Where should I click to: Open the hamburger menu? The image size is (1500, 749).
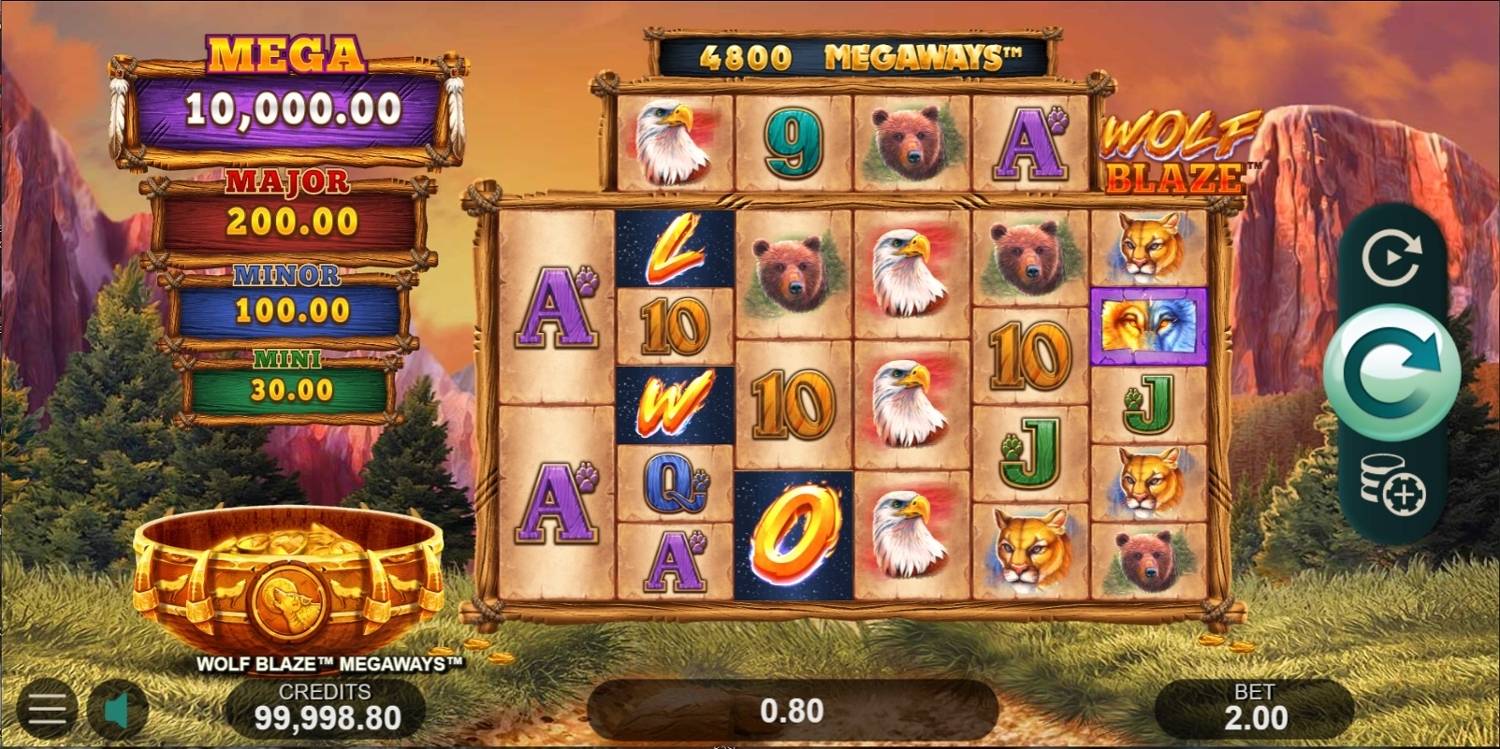[x=46, y=709]
